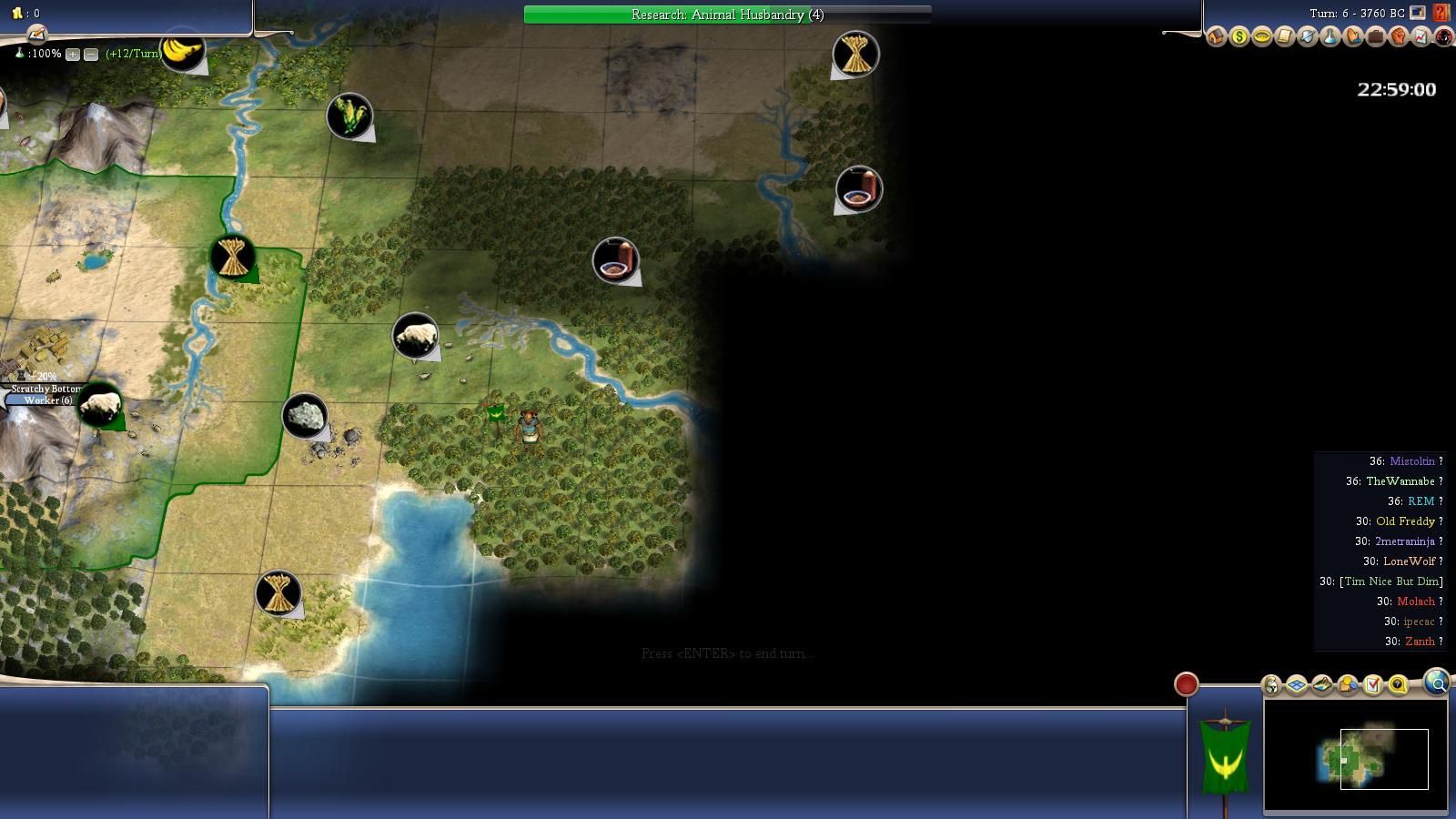
Task: Open the Espionage spy icon
Action: 1443,37
